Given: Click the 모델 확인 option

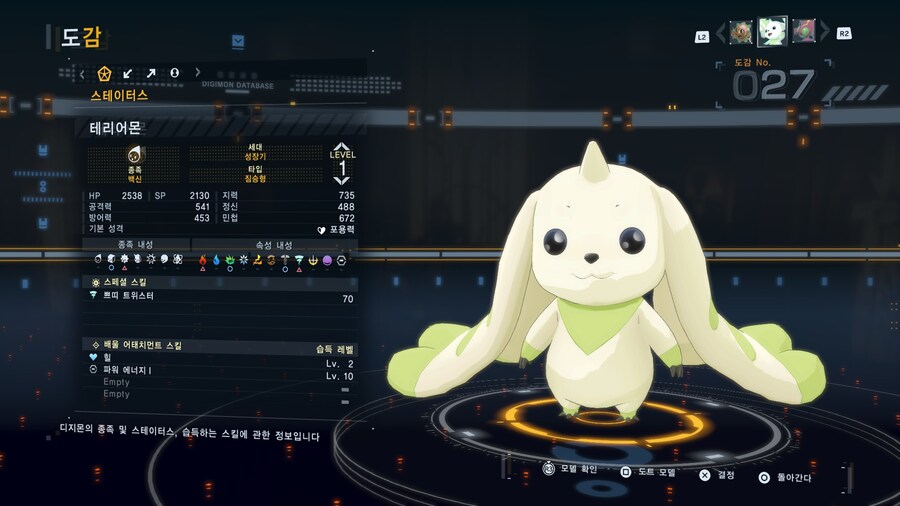Looking at the screenshot, I should pyautogui.click(x=573, y=468).
